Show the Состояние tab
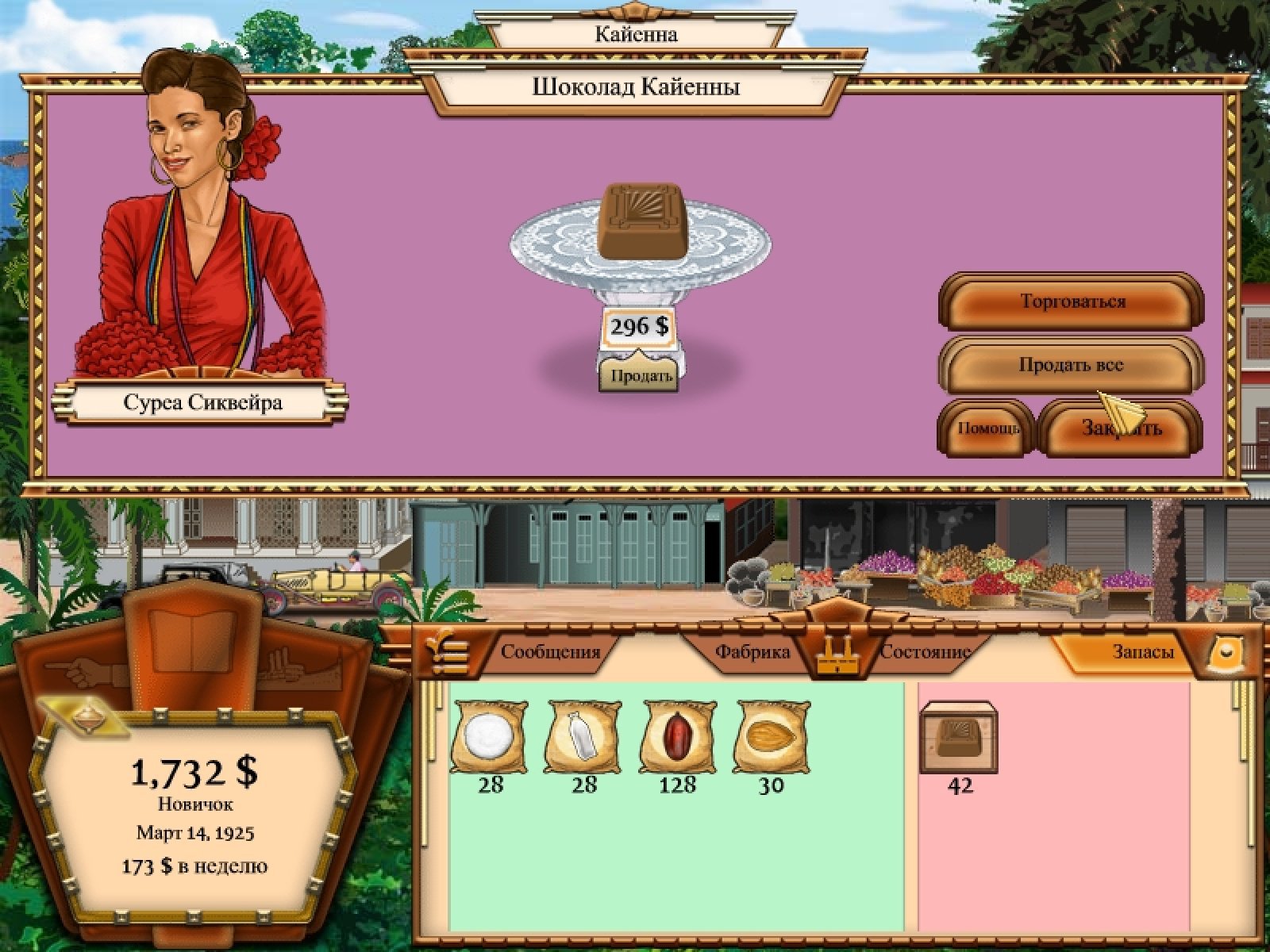Image resolution: width=1270 pixels, height=952 pixels. click(926, 652)
